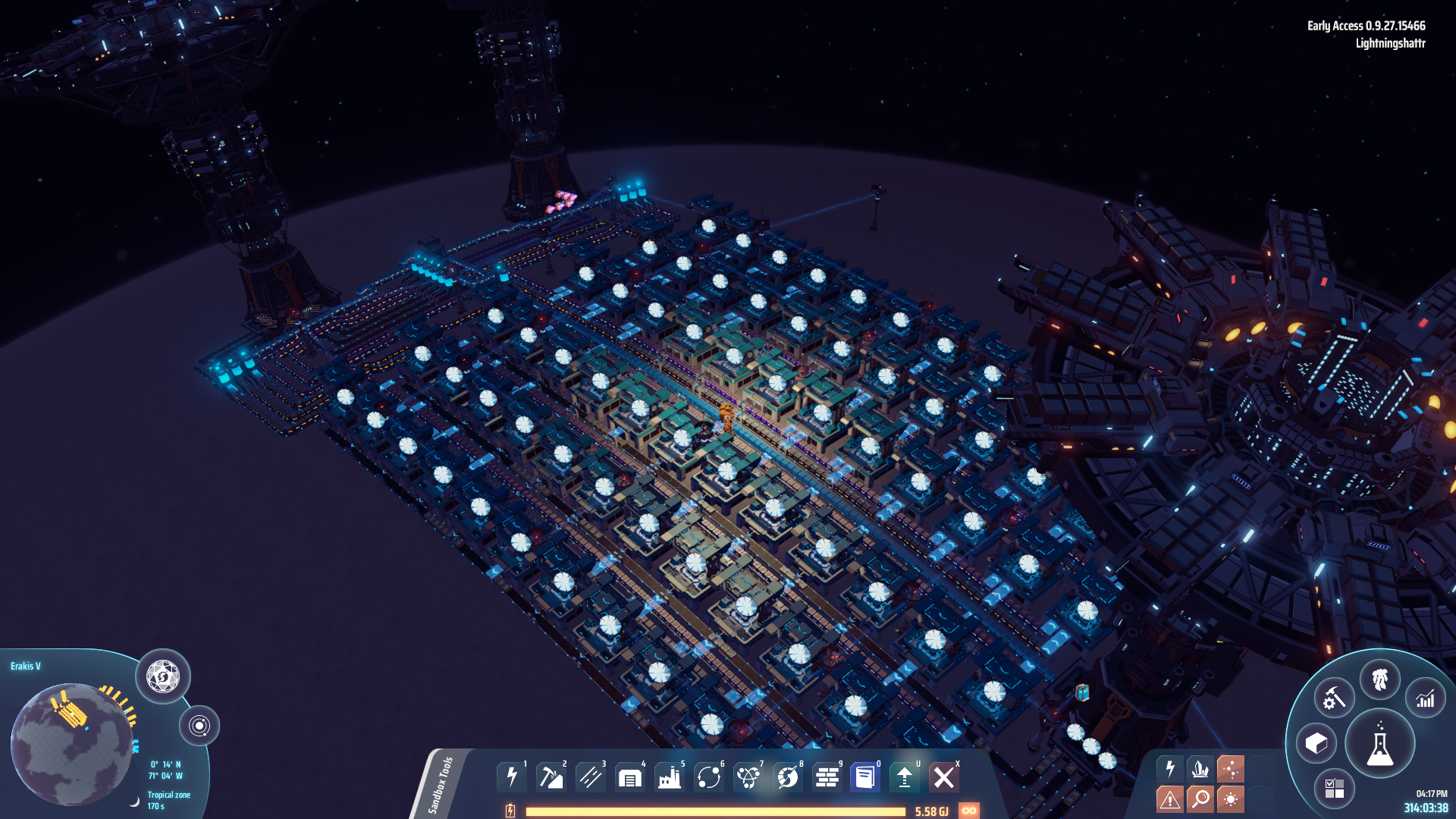The image size is (1456, 819).
Task: Open the factory production build category
Action: 670,777
